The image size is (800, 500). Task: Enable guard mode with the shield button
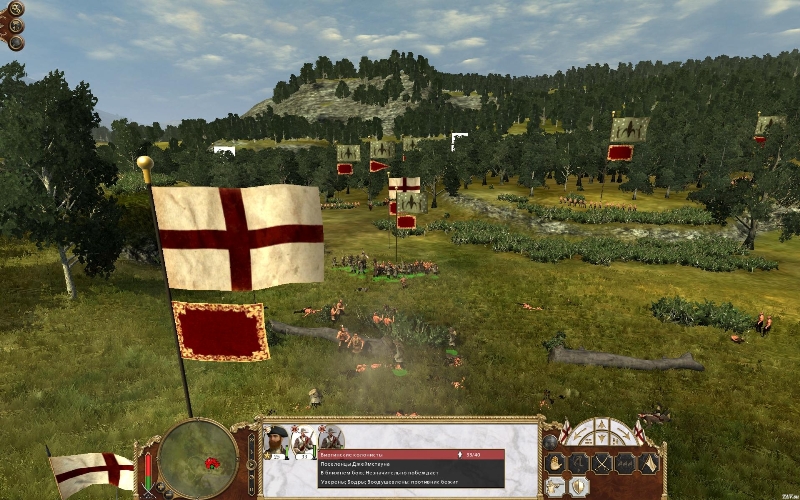[x=579, y=486]
